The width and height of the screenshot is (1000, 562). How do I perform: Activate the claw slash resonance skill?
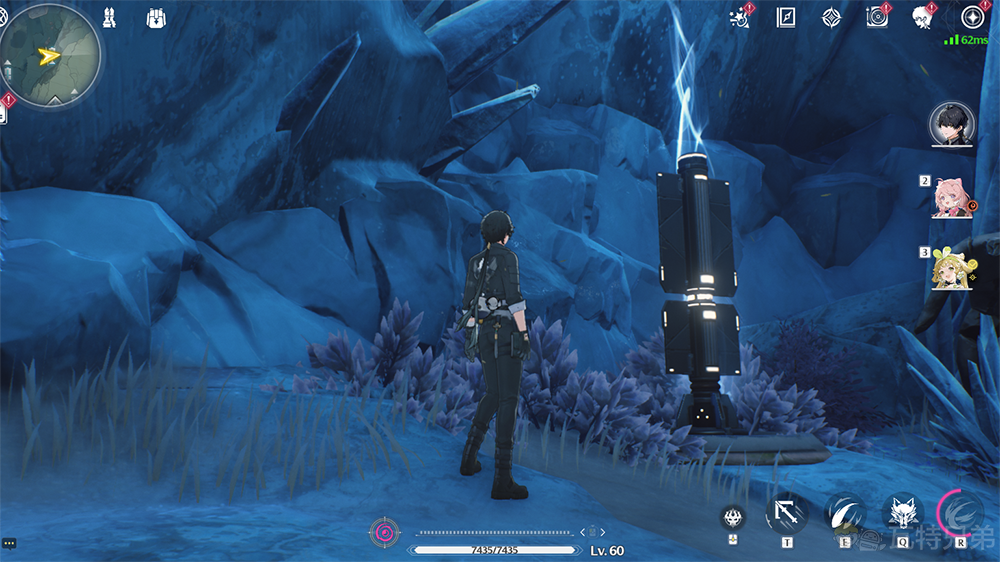click(x=845, y=515)
